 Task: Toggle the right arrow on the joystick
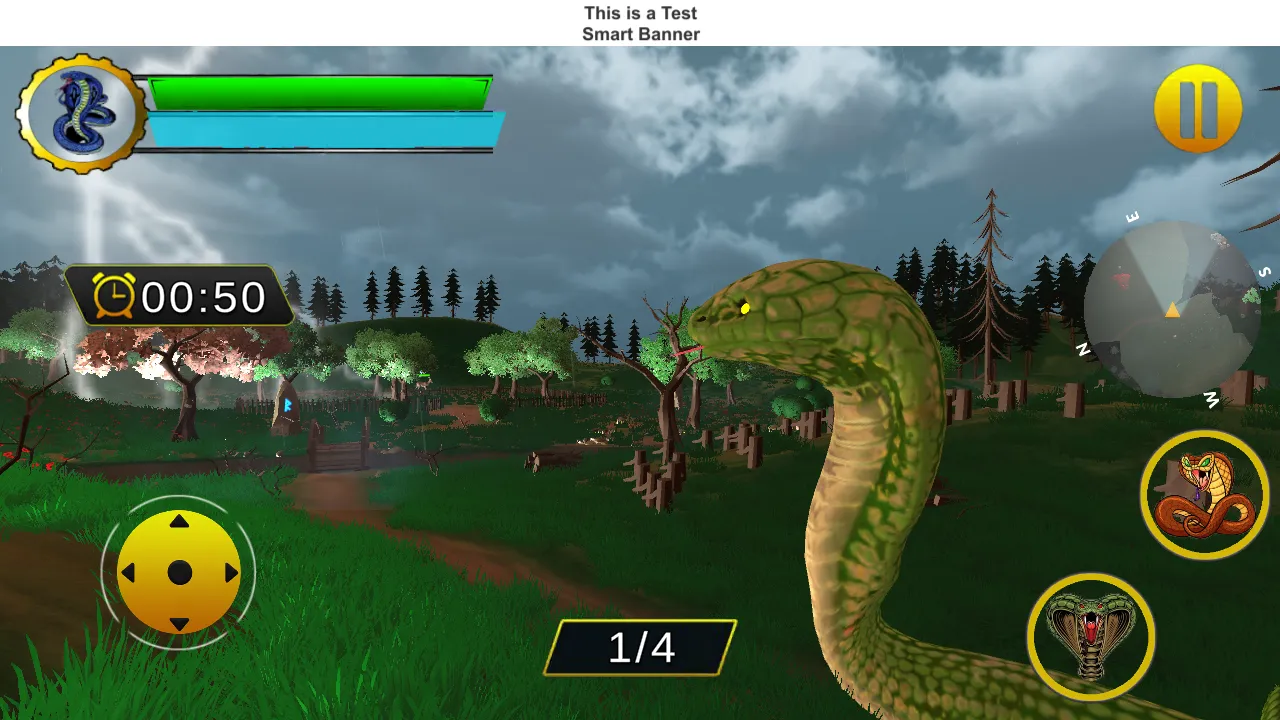point(230,572)
